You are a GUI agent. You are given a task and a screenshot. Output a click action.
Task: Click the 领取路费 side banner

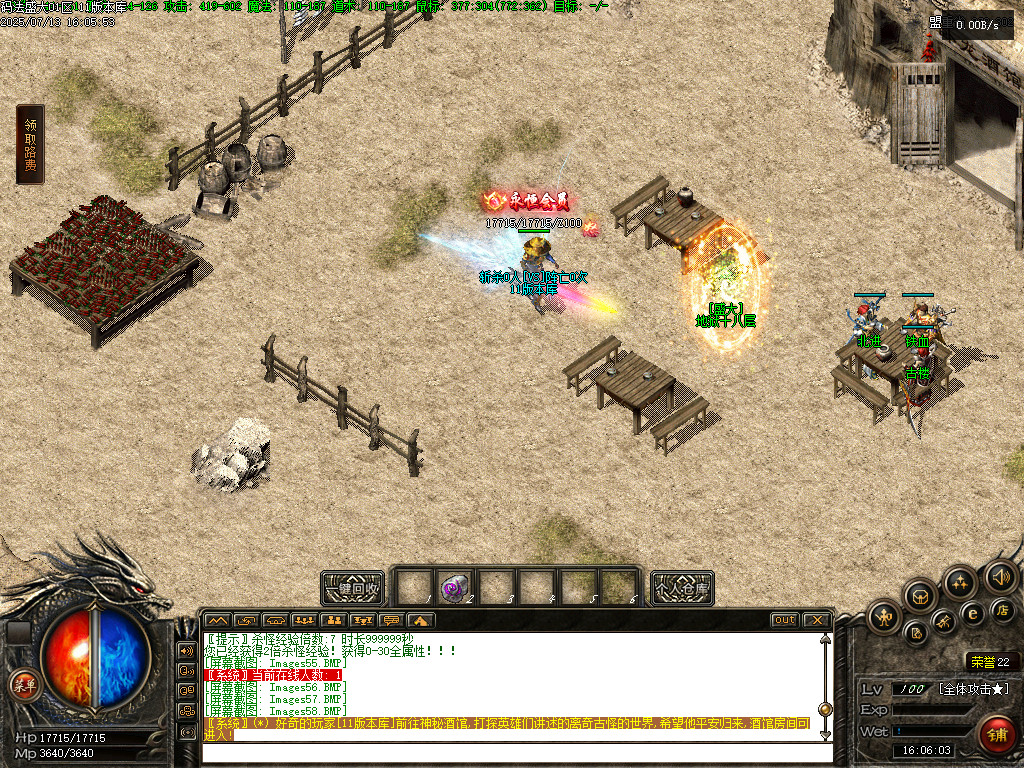click(30, 144)
